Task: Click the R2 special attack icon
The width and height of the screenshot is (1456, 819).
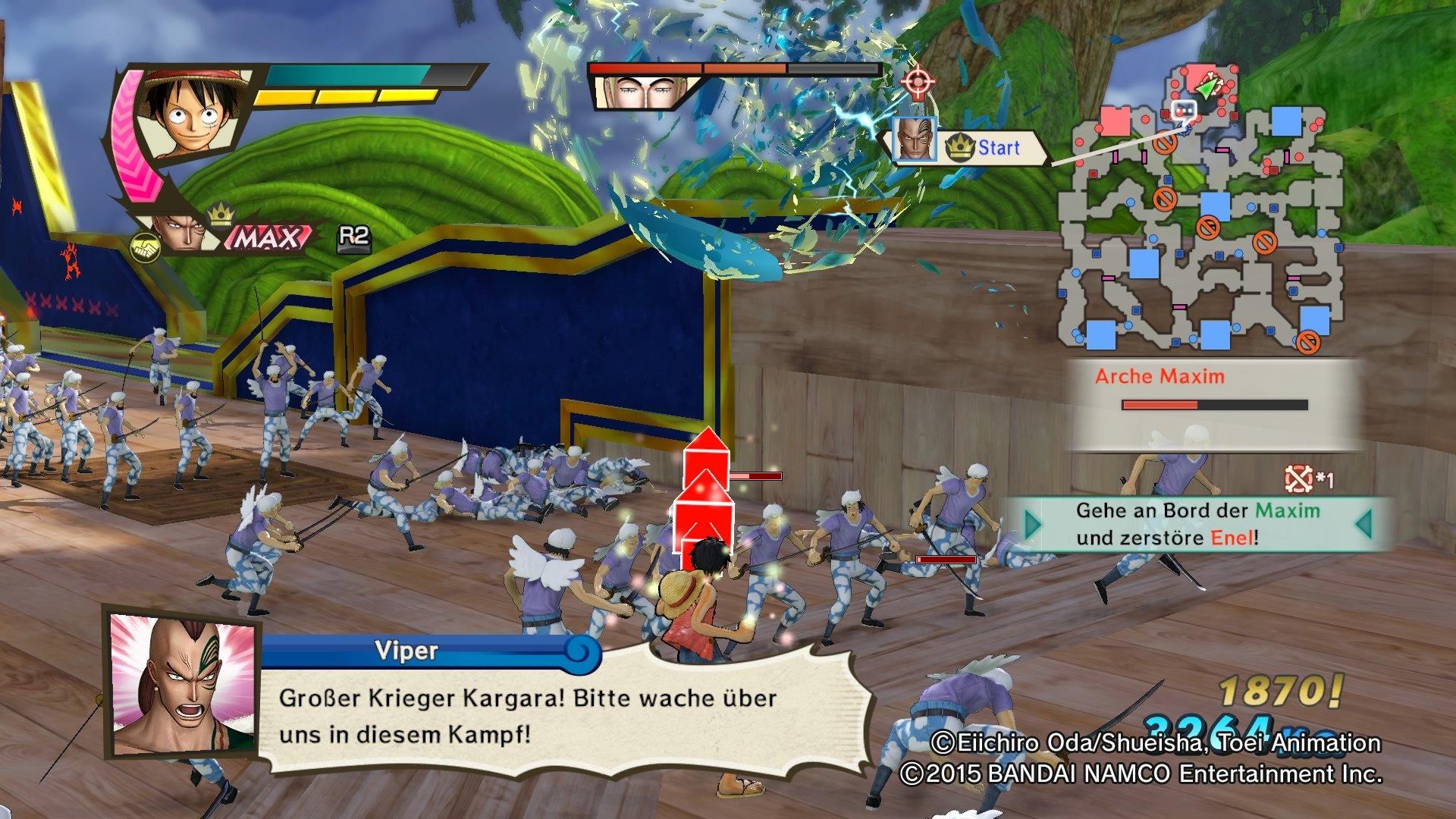Action: click(x=348, y=239)
